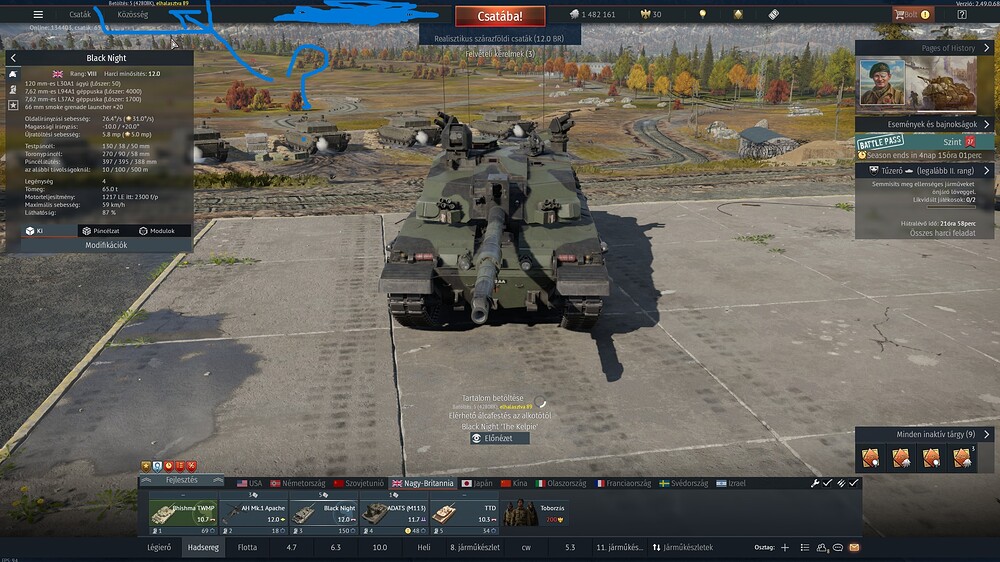Start a match with the Csatába! button
The width and height of the screenshot is (1000, 562).
click(501, 15)
